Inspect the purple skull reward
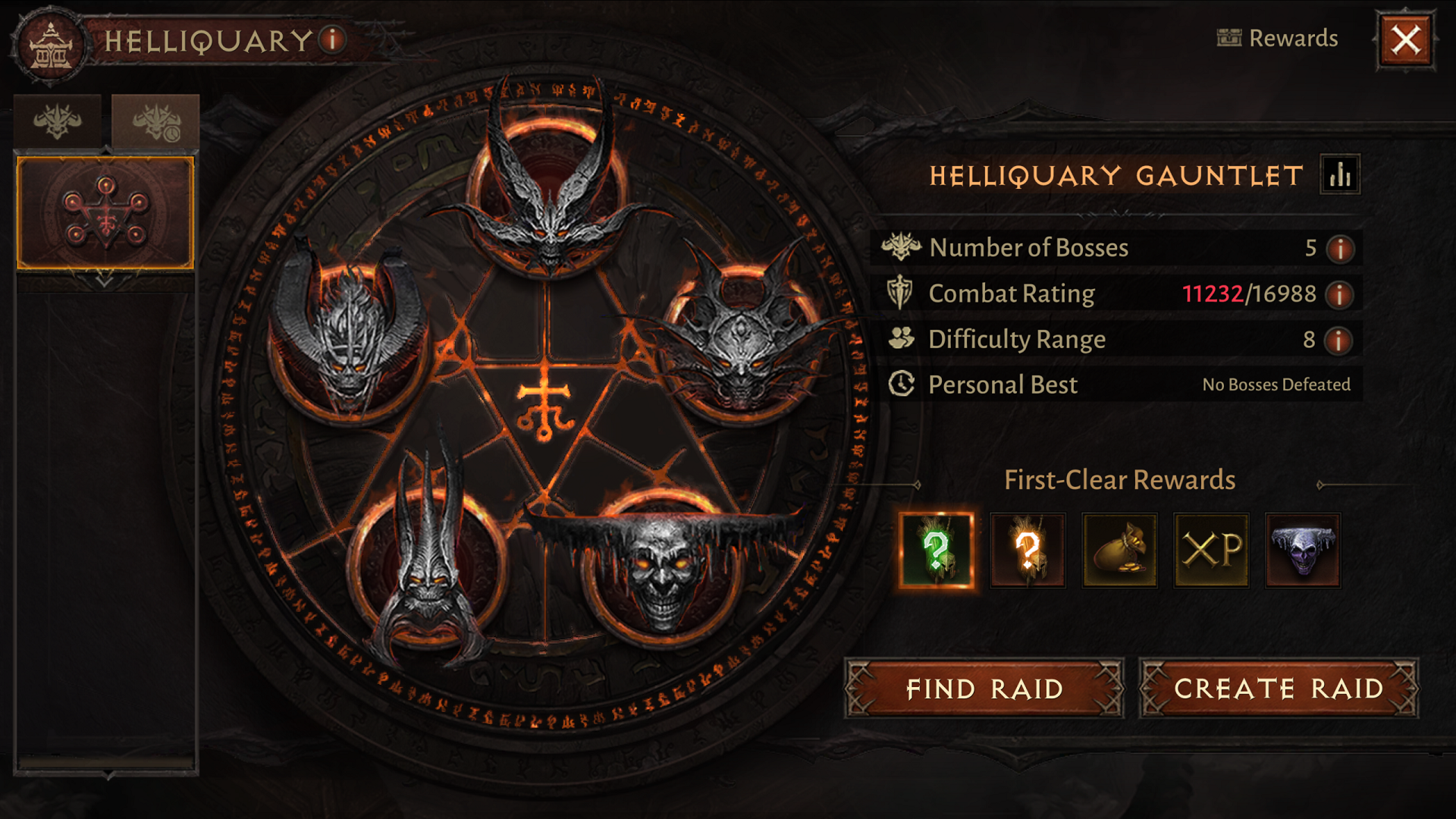The width and height of the screenshot is (1456, 819). pyautogui.click(x=1303, y=551)
